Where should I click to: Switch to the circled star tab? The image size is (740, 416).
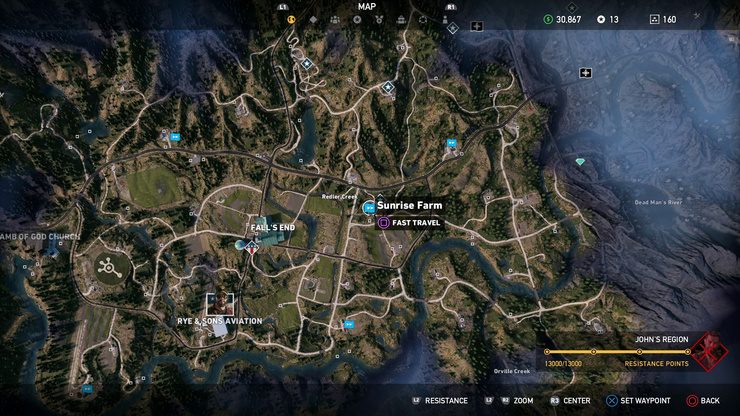(357, 19)
